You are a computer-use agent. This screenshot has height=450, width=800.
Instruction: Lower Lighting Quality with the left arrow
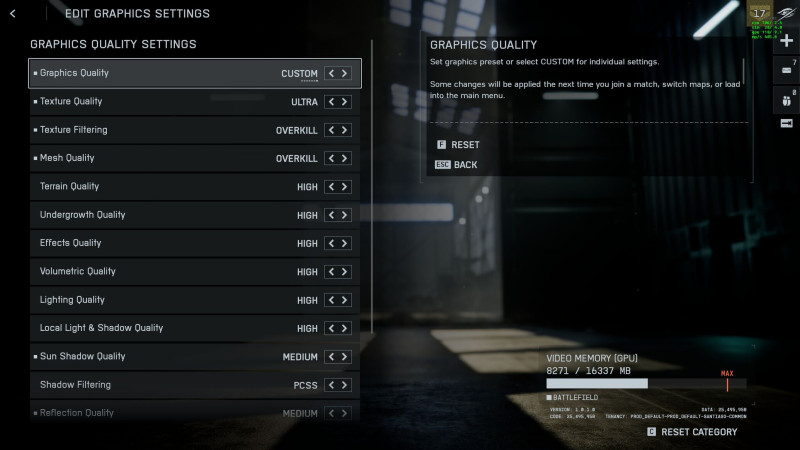tap(332, 300)
